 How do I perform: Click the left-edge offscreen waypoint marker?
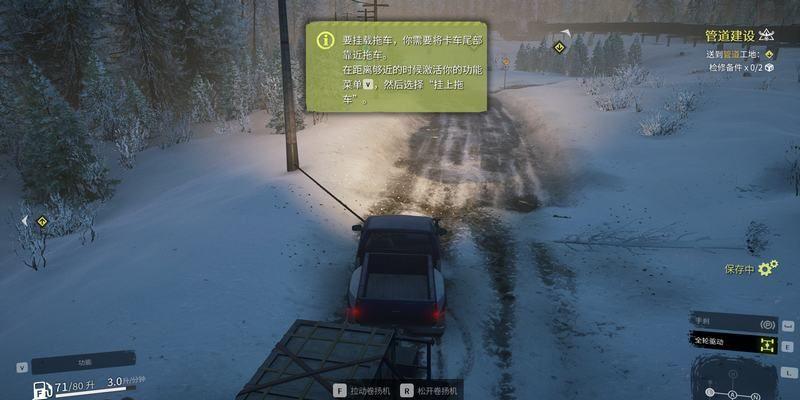[41, 220]
